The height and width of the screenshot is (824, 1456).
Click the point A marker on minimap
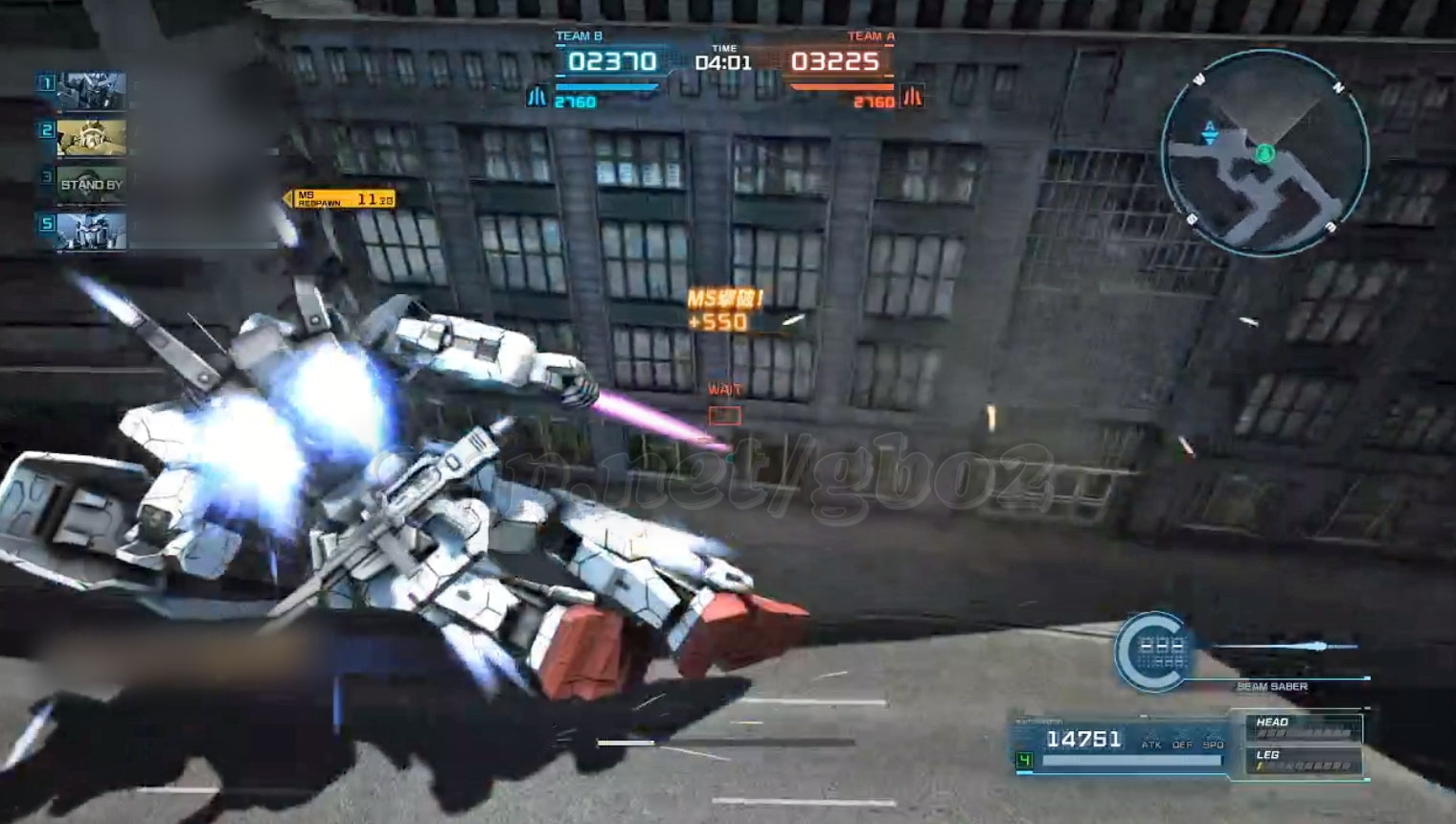[x=1210, y=131]
